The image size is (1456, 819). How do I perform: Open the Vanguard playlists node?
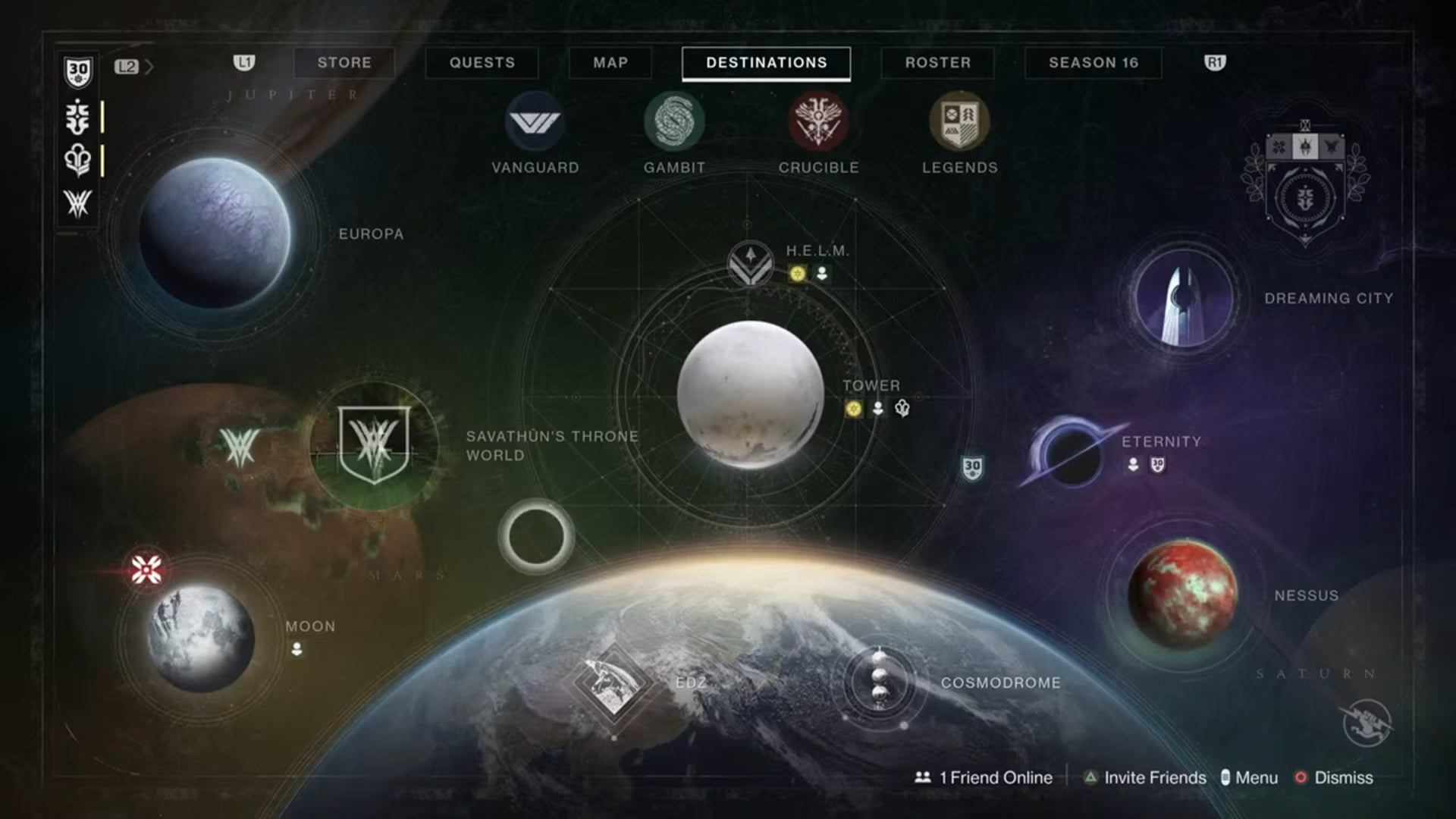coord(536,121)
